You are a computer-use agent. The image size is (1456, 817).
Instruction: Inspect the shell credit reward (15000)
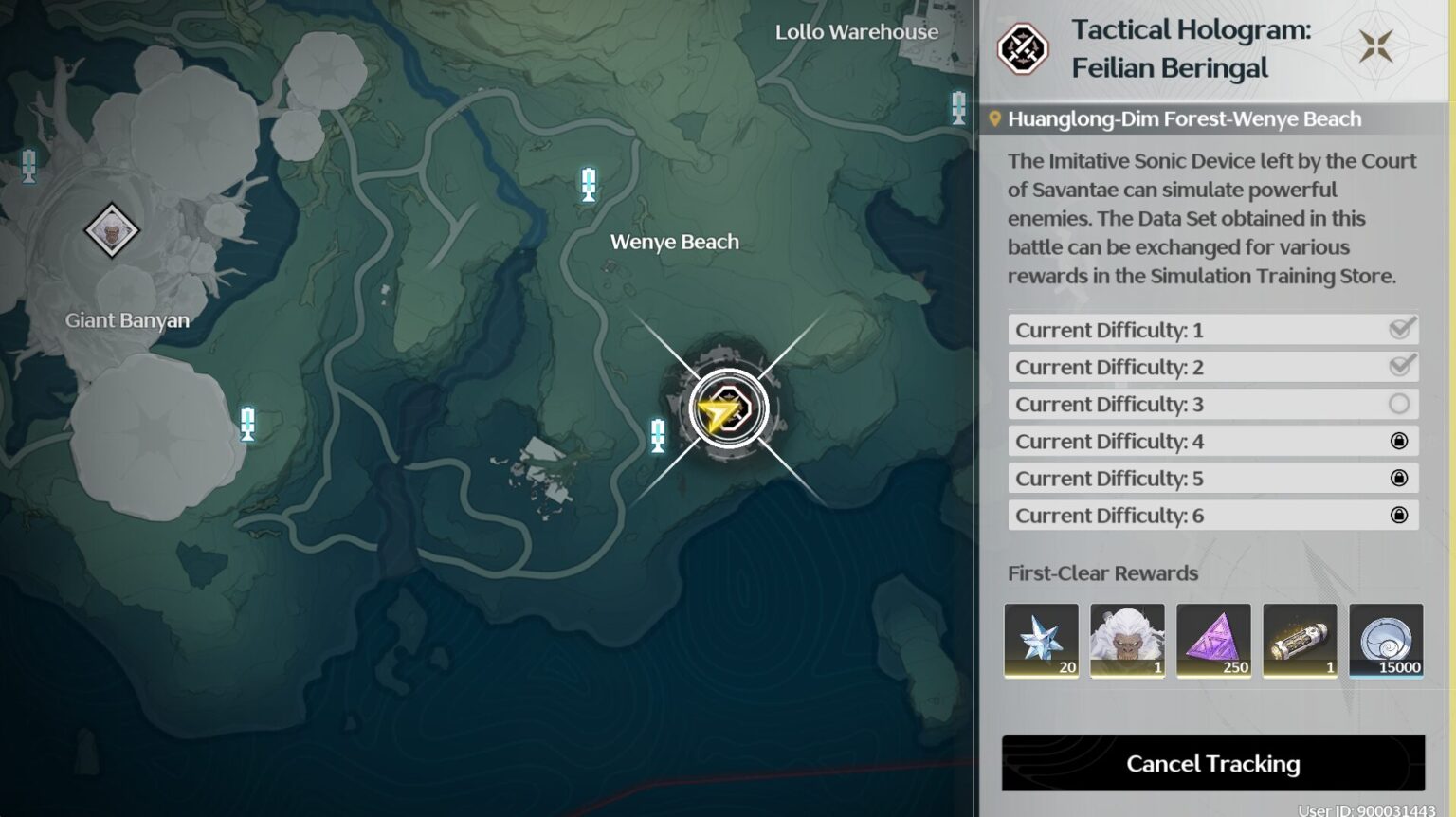point(1386,641)
